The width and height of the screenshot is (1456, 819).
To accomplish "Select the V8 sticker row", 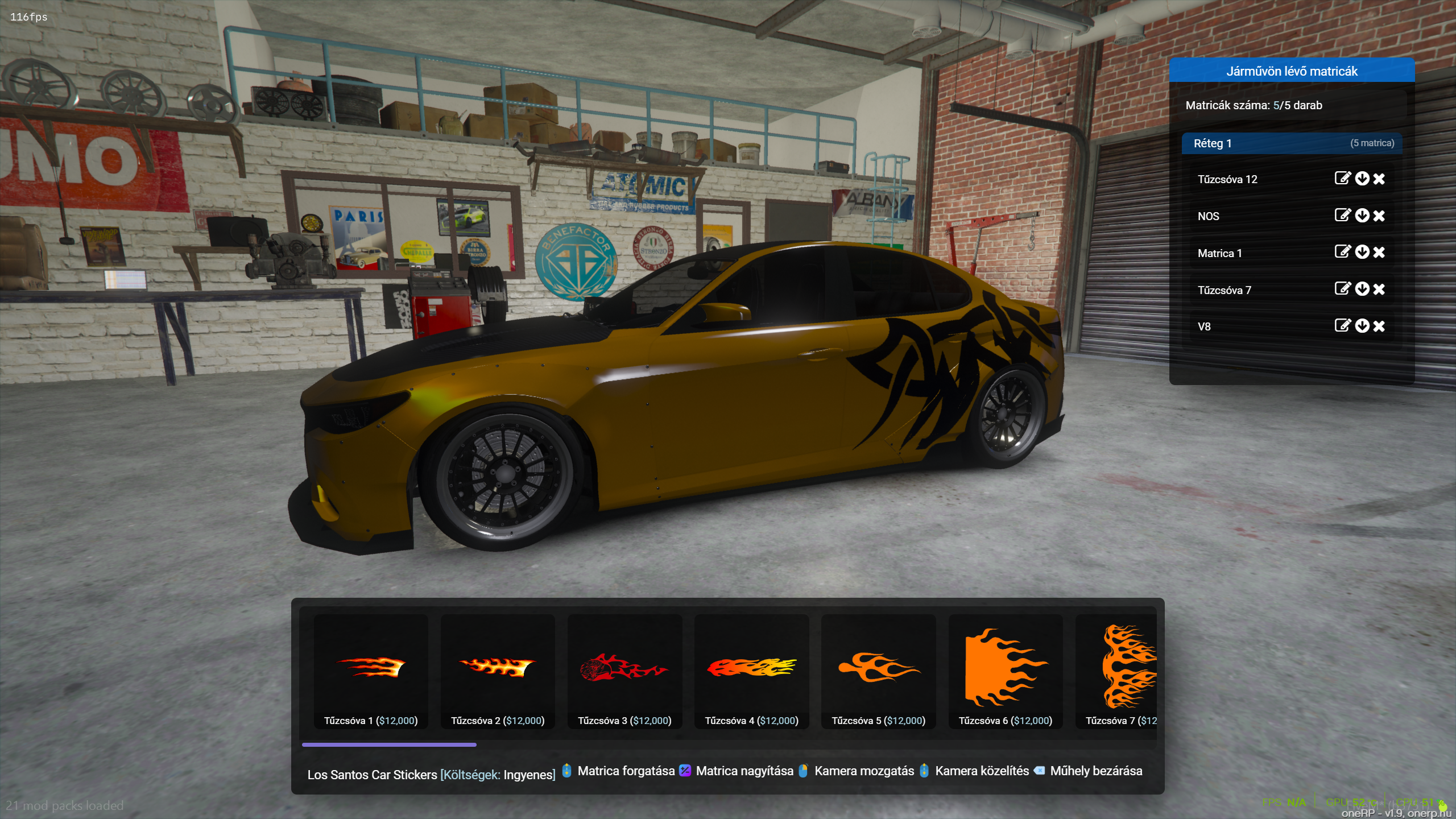I will 1251,326.
